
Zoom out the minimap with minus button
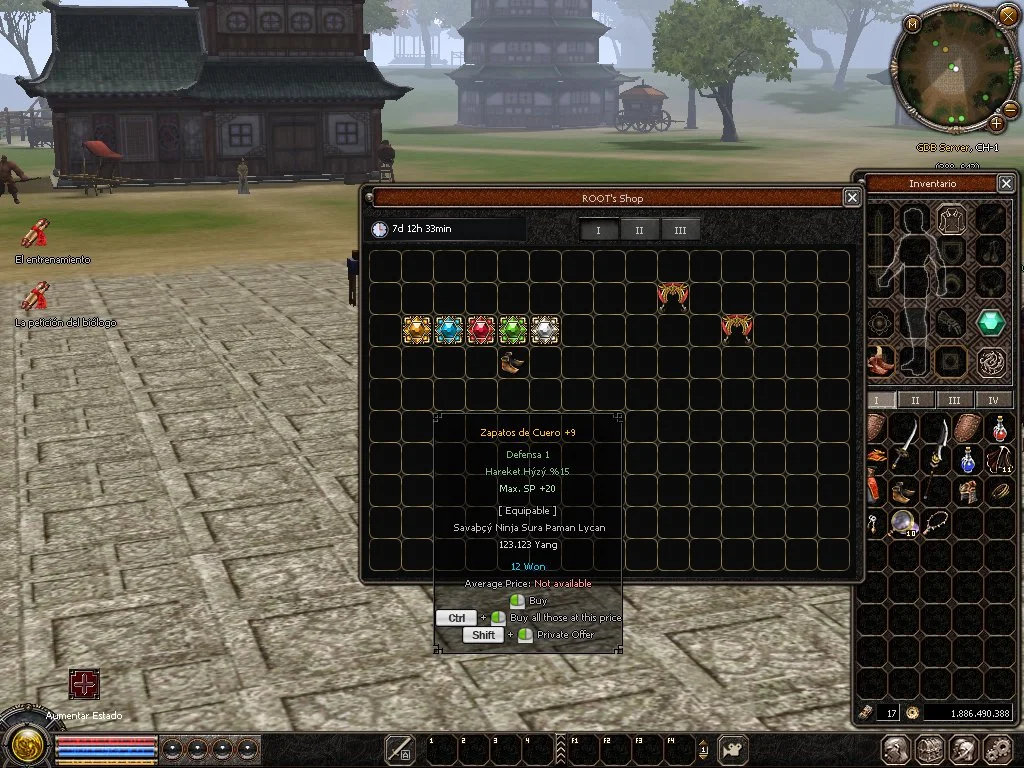[x=1011, y=108]
